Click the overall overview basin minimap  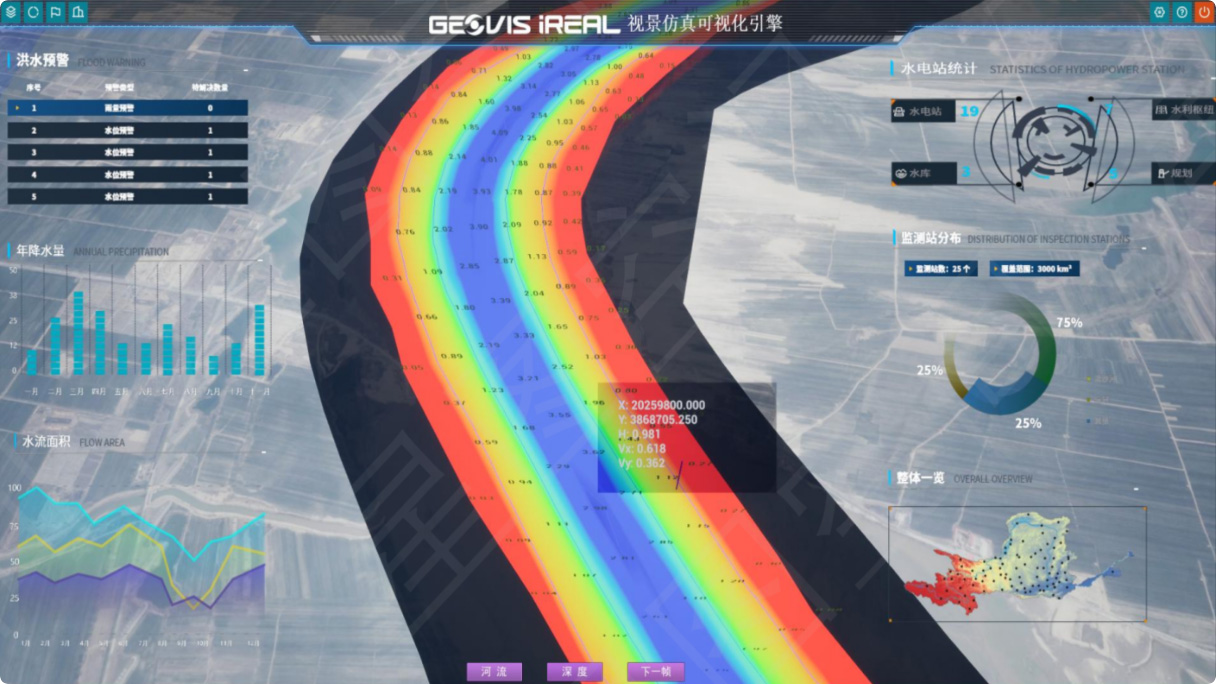coord(1016,564)
